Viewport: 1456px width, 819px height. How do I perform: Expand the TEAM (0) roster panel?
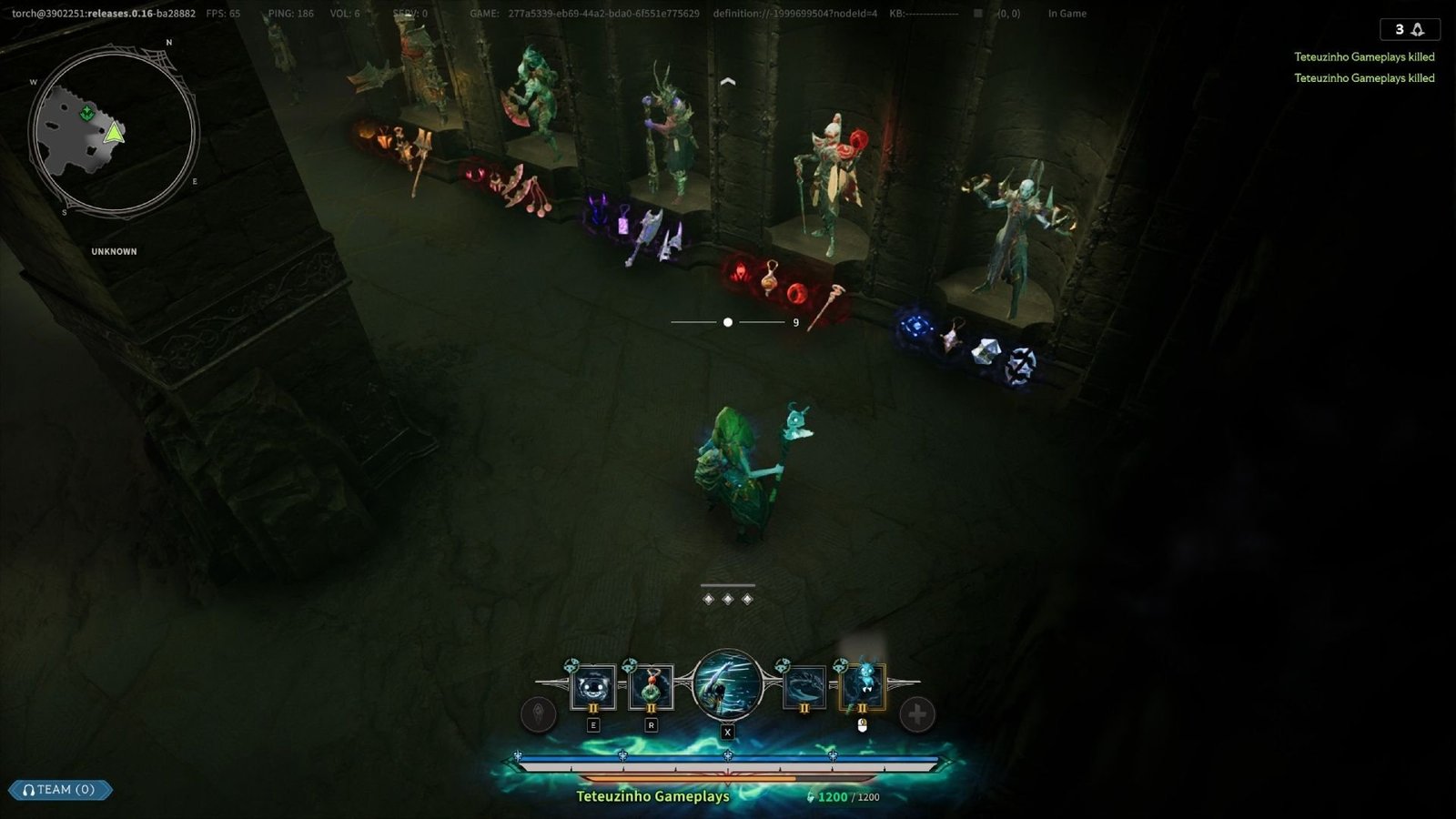tap(62, 790)
